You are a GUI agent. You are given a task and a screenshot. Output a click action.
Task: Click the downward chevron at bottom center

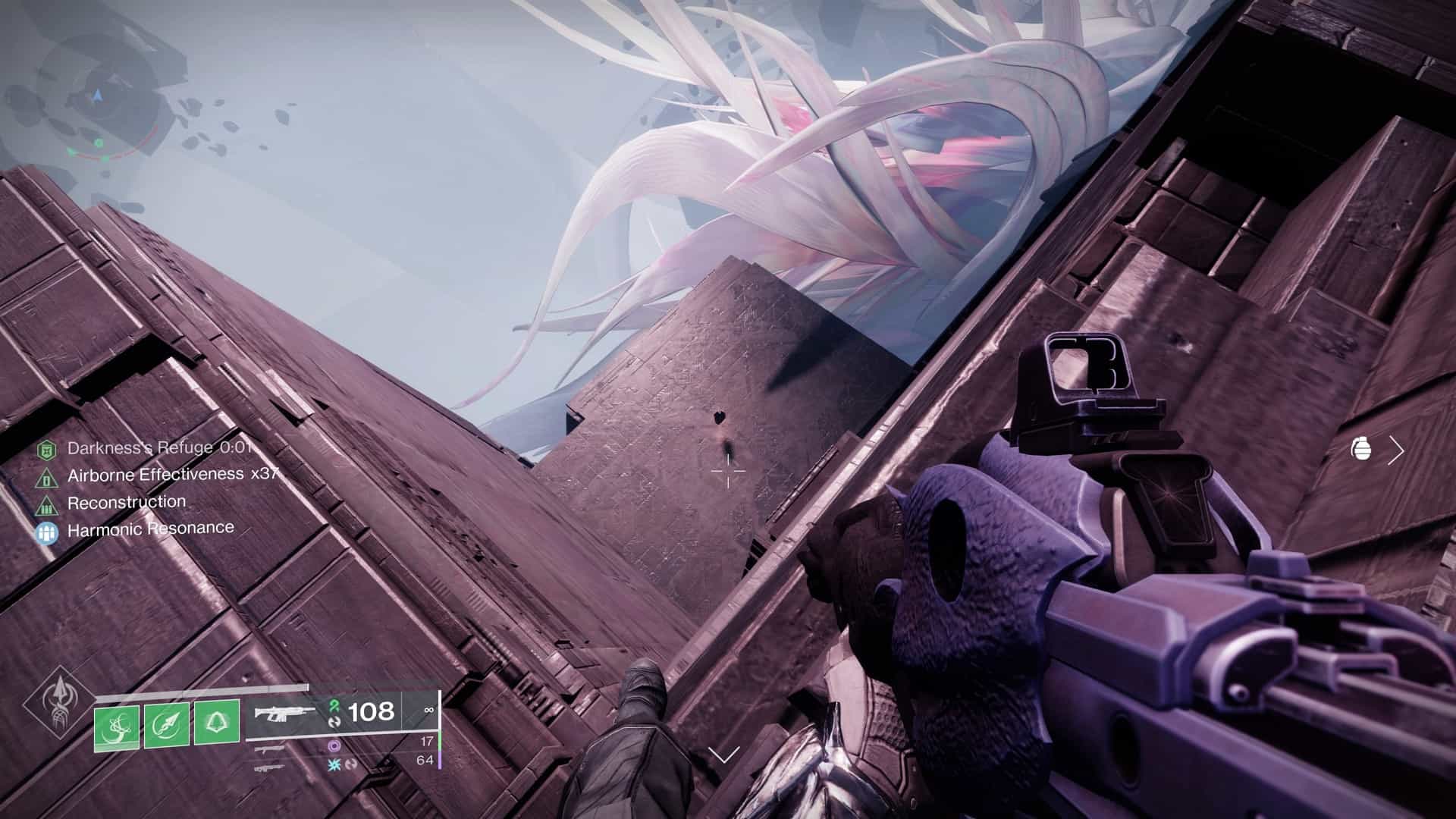(x=723, y=755)
